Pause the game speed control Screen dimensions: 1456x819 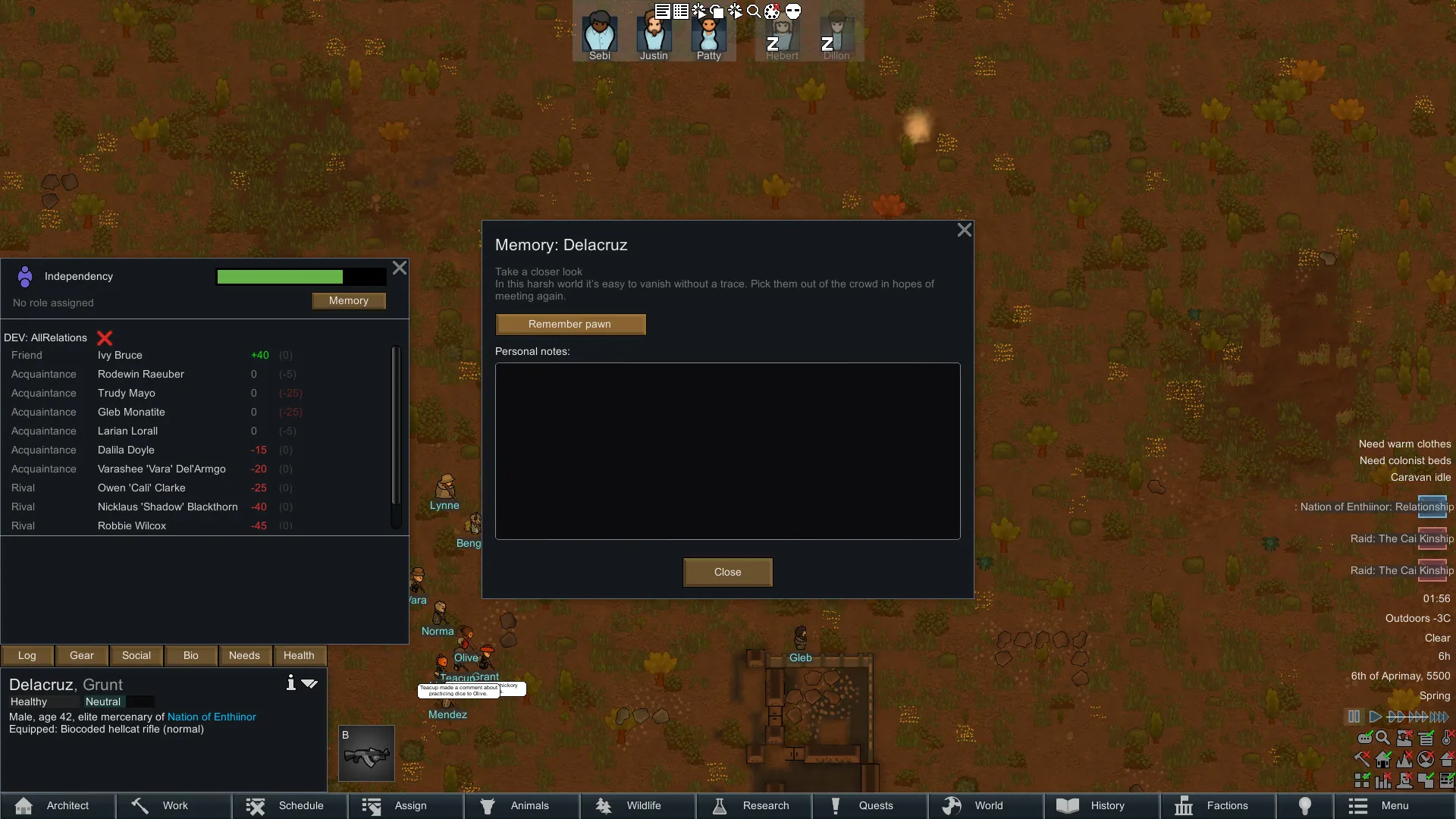click(x=1354, y=717)
